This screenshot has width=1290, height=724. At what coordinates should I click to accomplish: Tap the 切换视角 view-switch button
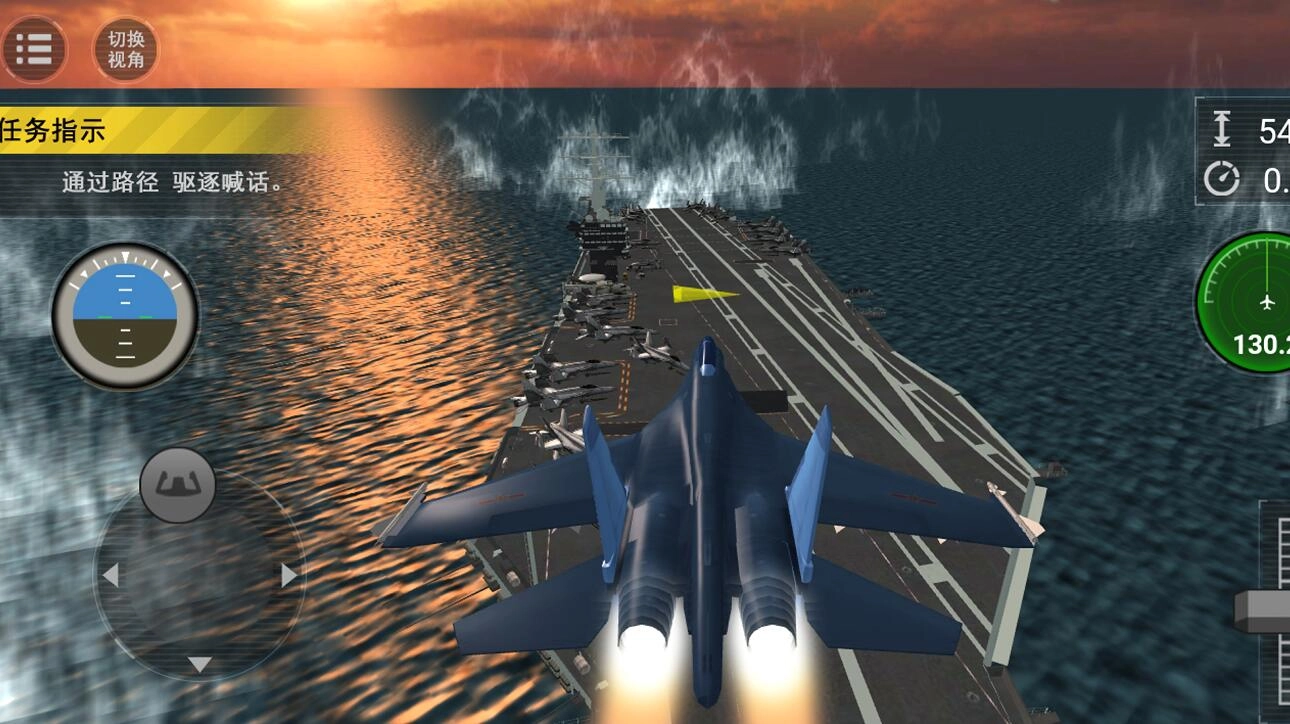(x=127, y=48)
